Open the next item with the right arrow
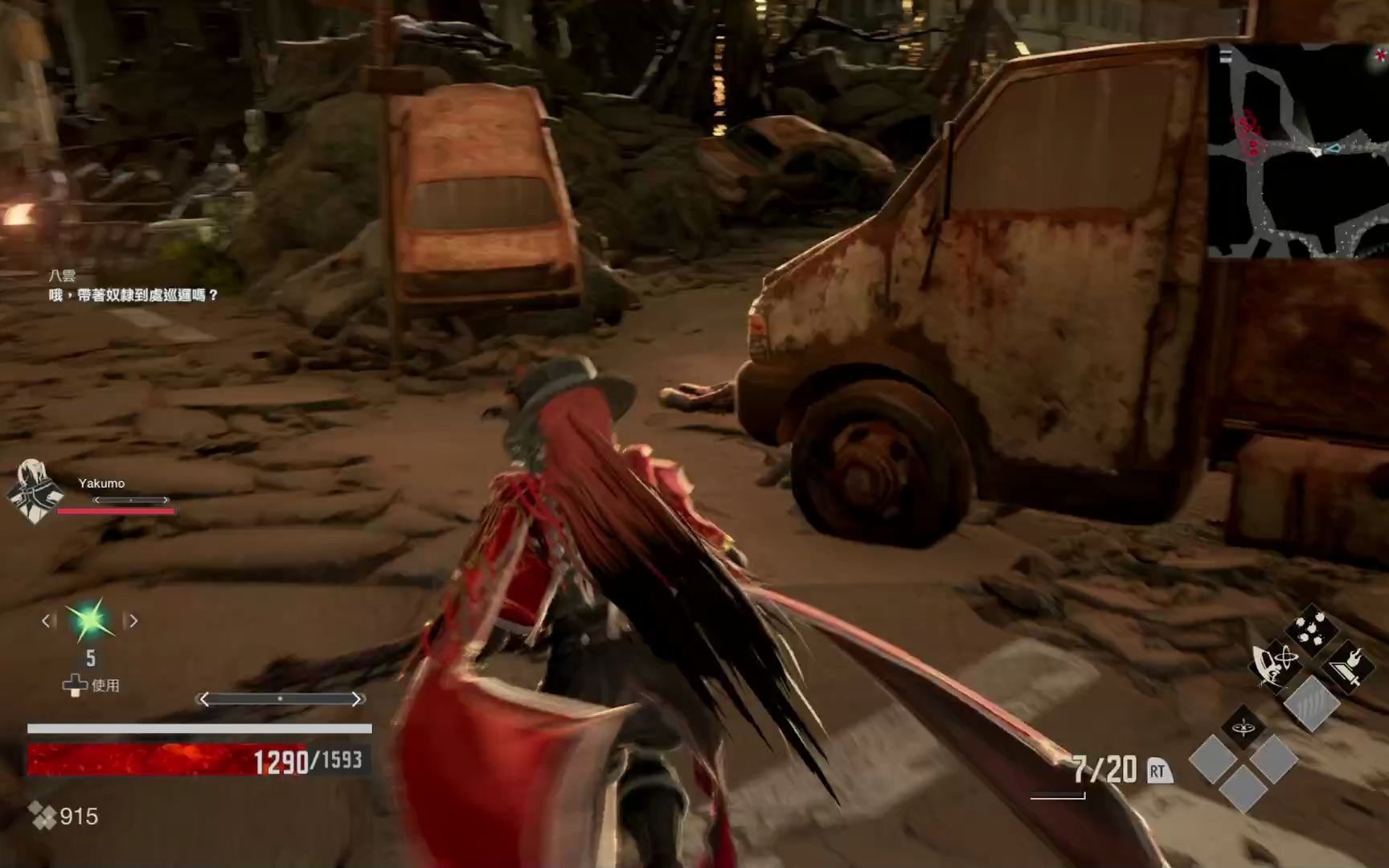 pos(133,620)
